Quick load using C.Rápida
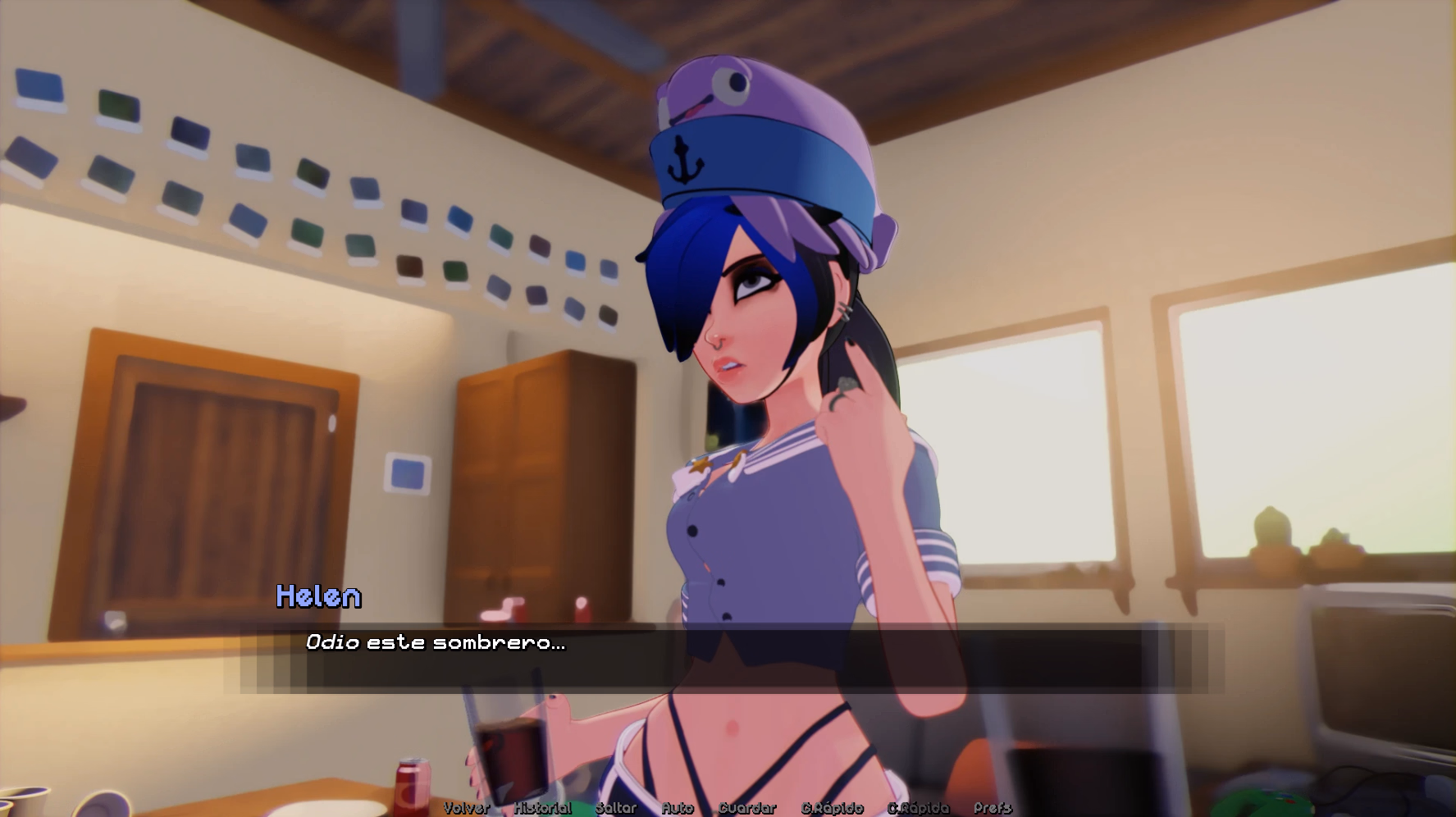1456x817 pixels. pos(918,808)
